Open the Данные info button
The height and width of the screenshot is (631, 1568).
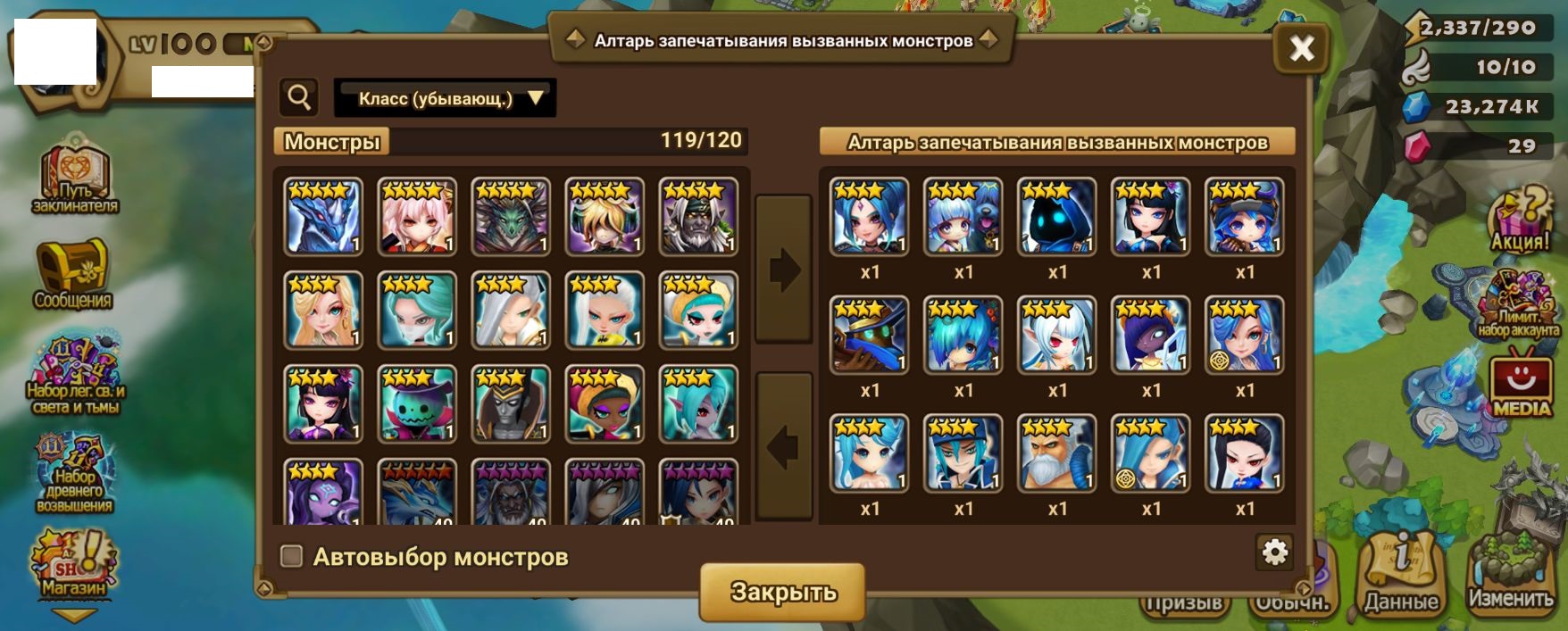point(1400,574)
